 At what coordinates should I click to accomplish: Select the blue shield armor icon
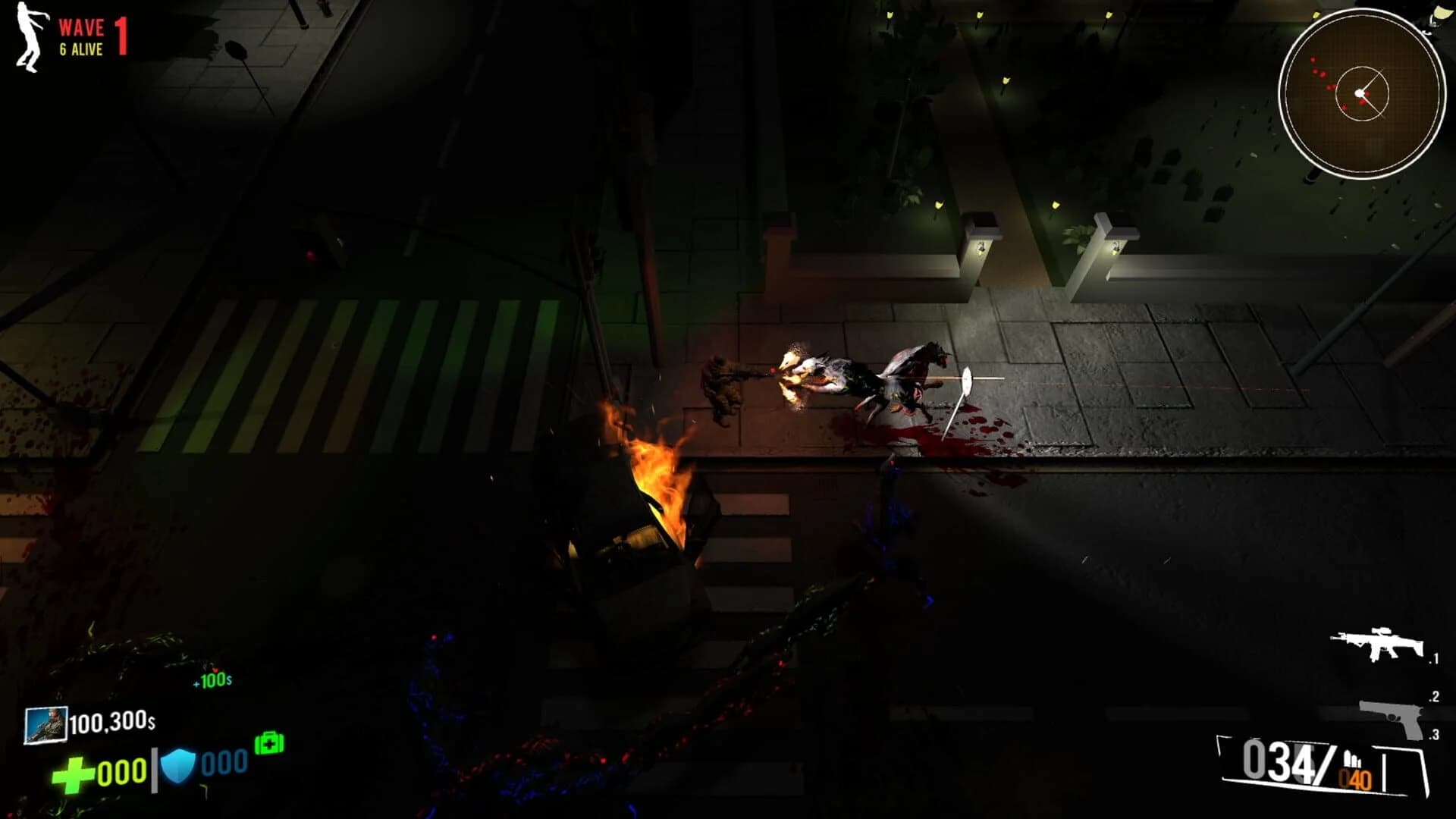(179, 764)
